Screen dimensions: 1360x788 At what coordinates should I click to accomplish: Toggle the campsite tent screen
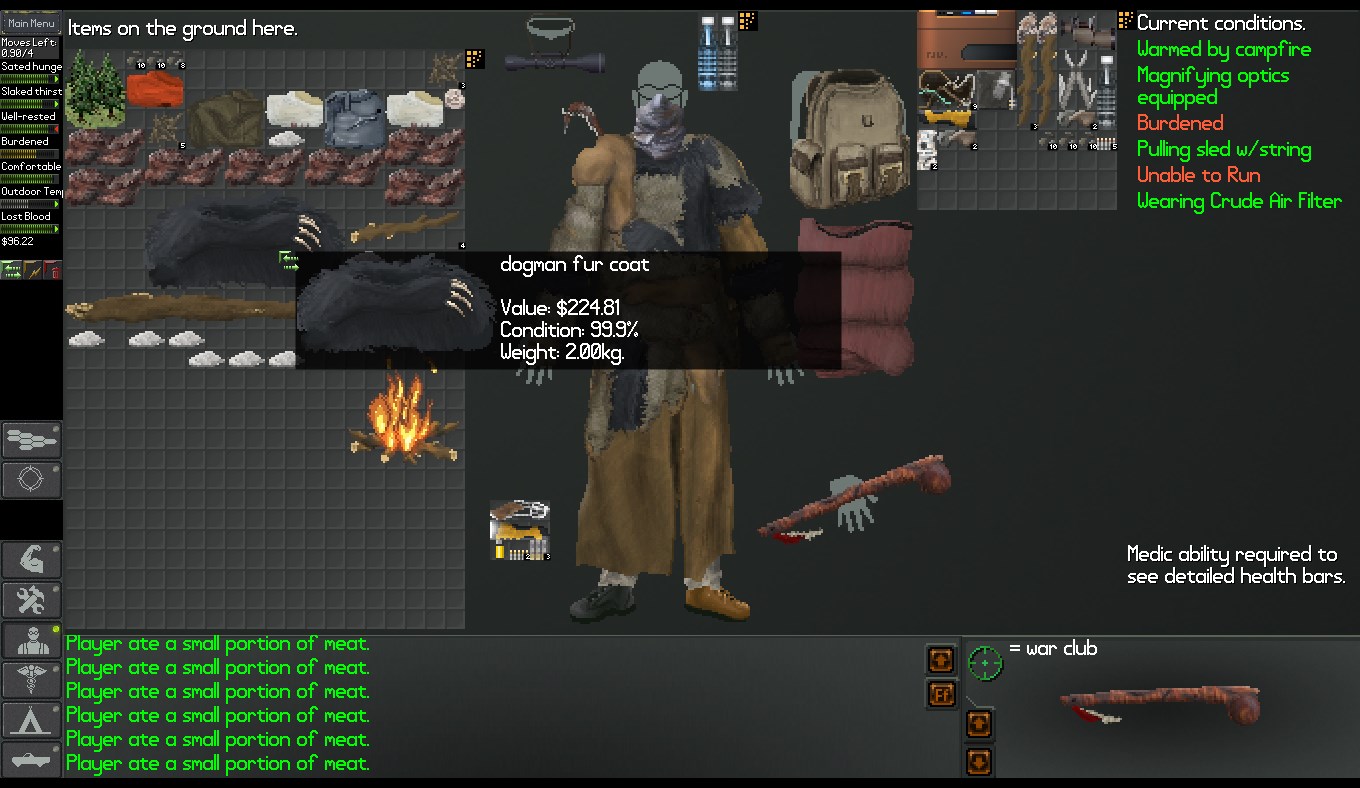click(31, 720)
